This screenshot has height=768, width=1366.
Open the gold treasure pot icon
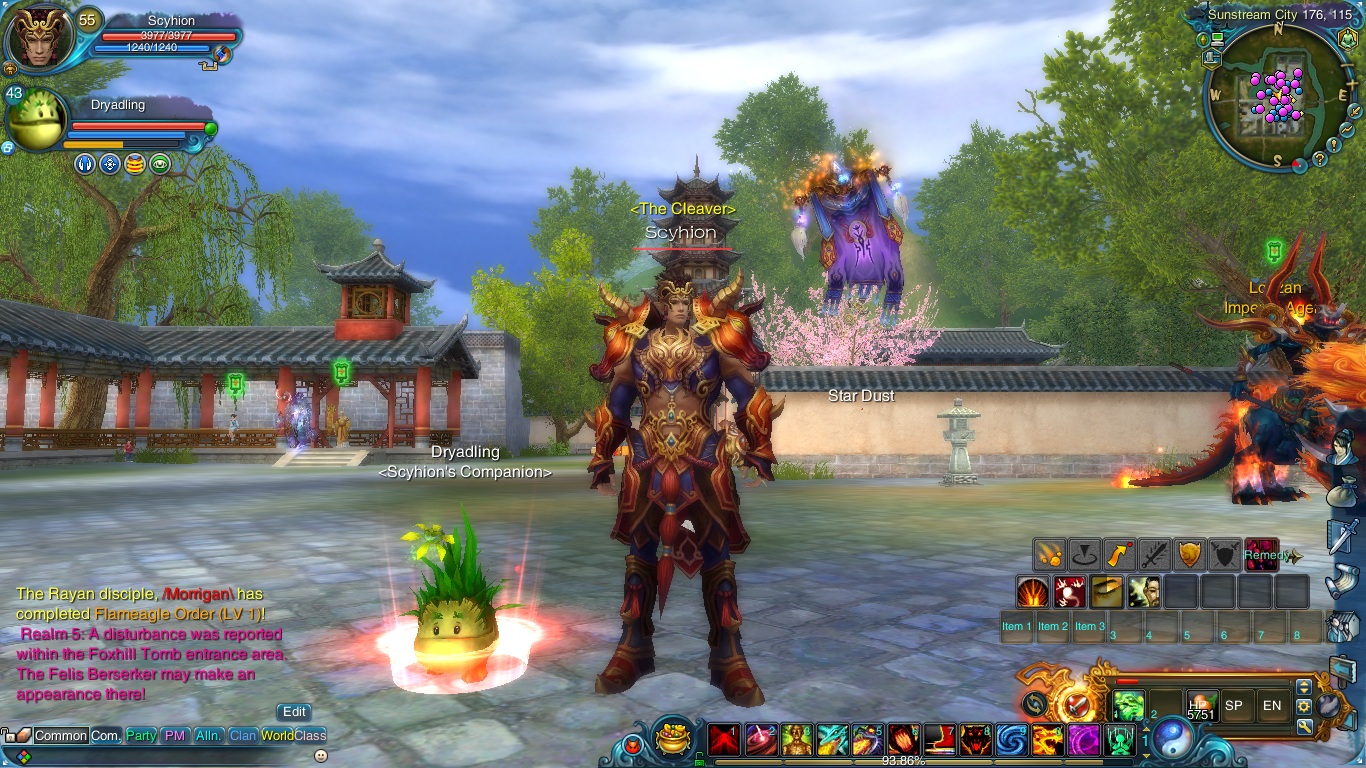(x=673, y=741)
